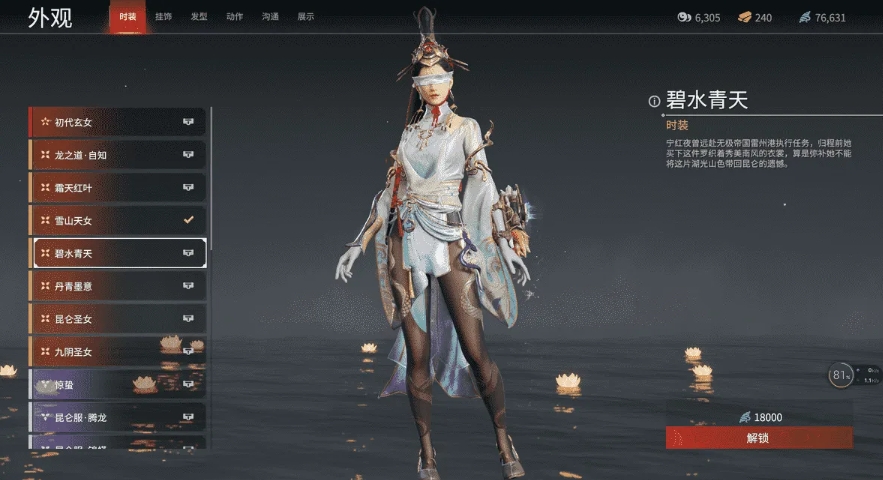This screenshot has height=480, width=883.
Task: Open the 挂饰 accessories tab
Action: click(x=163, y=17)
